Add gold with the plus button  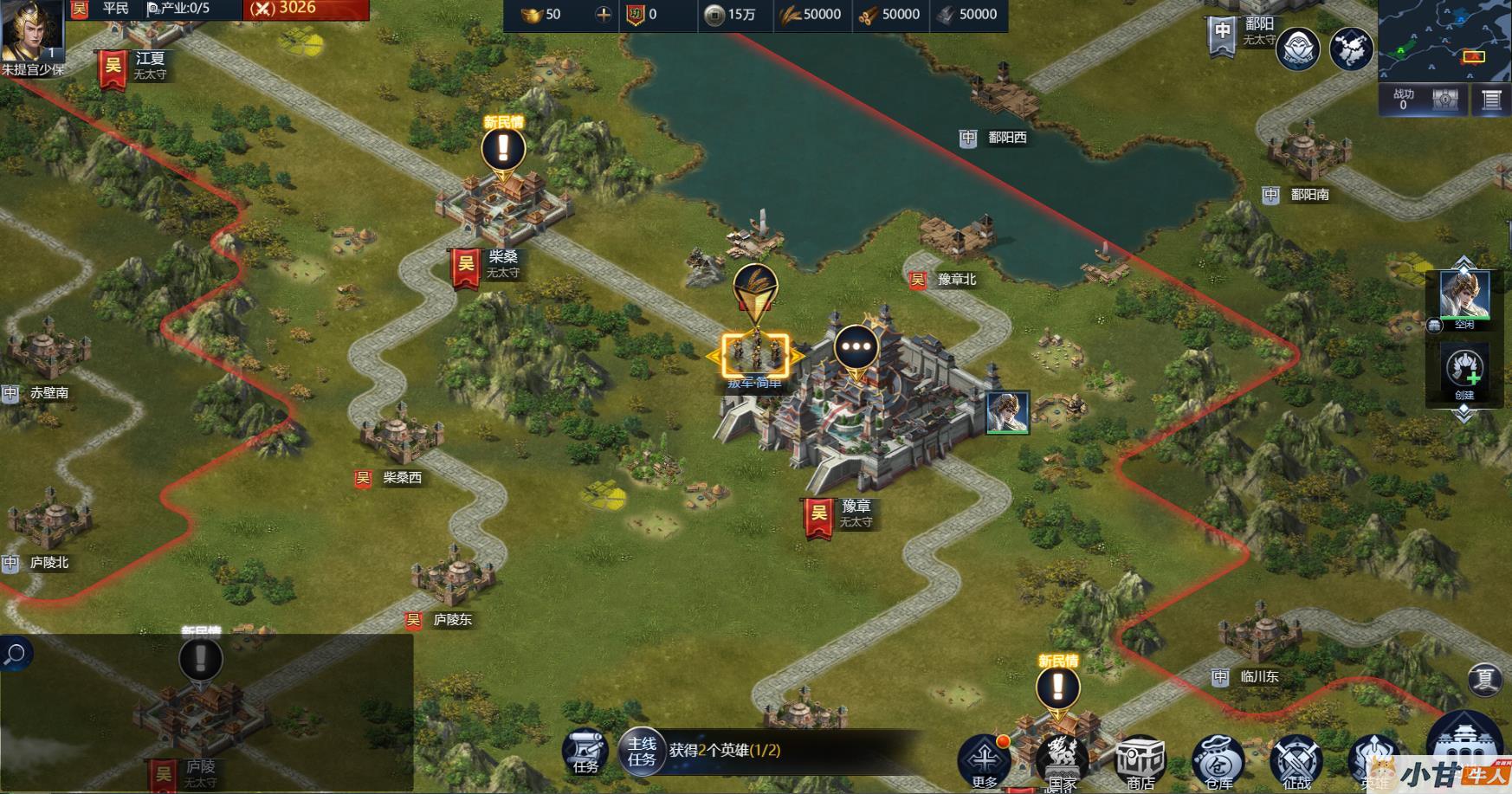(604, 14)
